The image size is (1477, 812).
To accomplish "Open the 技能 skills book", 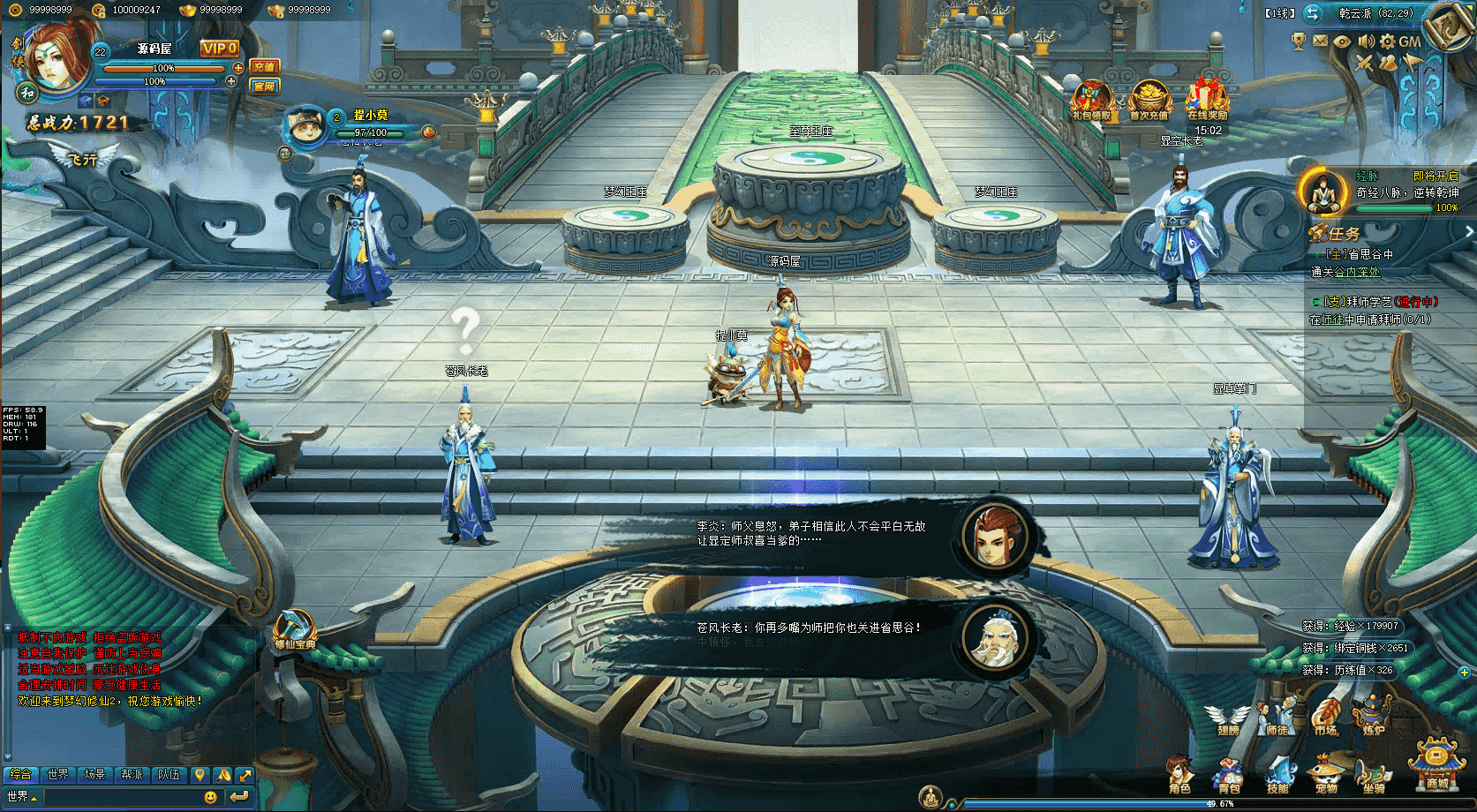I will [1277, 774].
